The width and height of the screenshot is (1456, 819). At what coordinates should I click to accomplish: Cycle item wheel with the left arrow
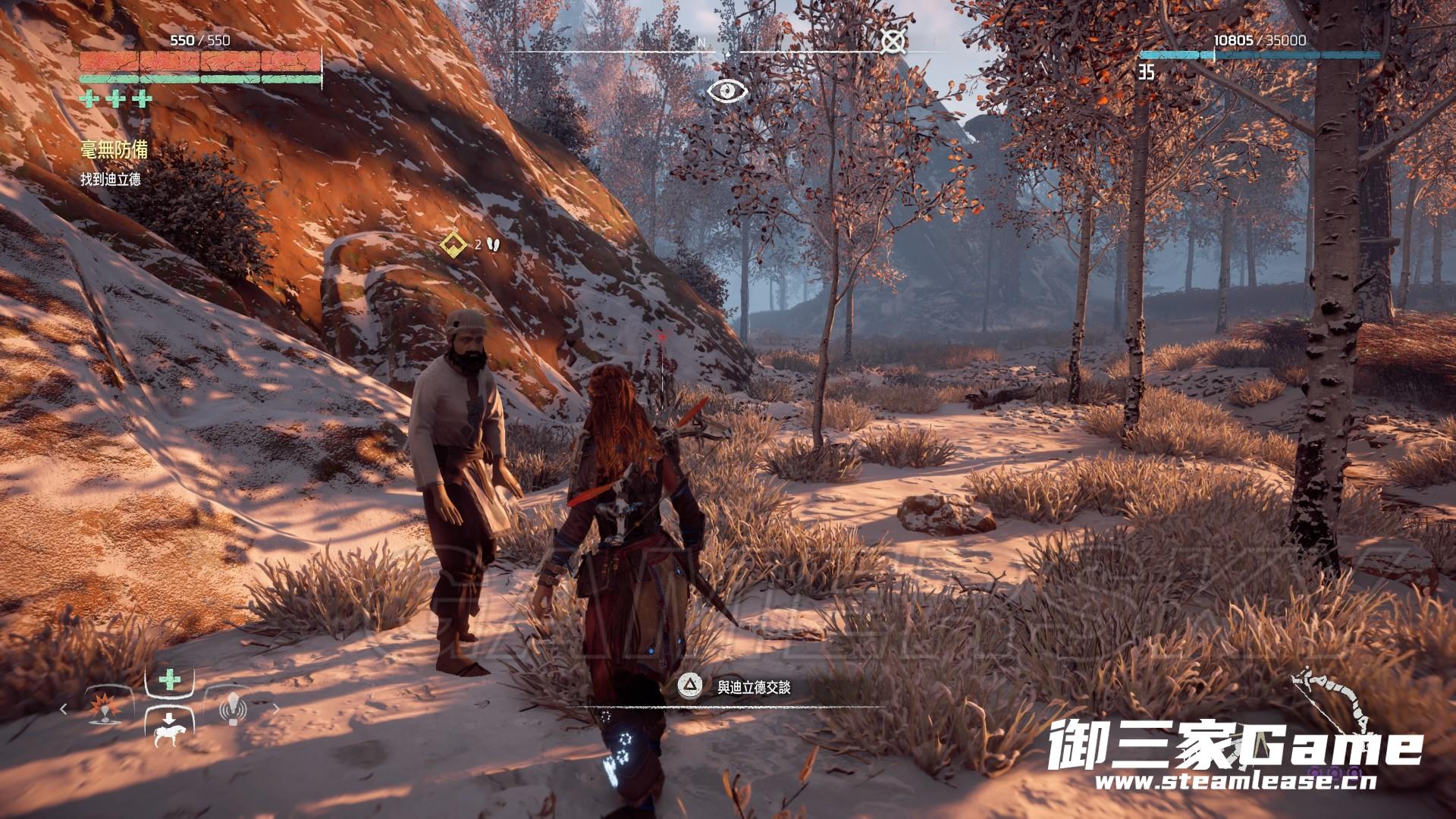click(64, 710)
